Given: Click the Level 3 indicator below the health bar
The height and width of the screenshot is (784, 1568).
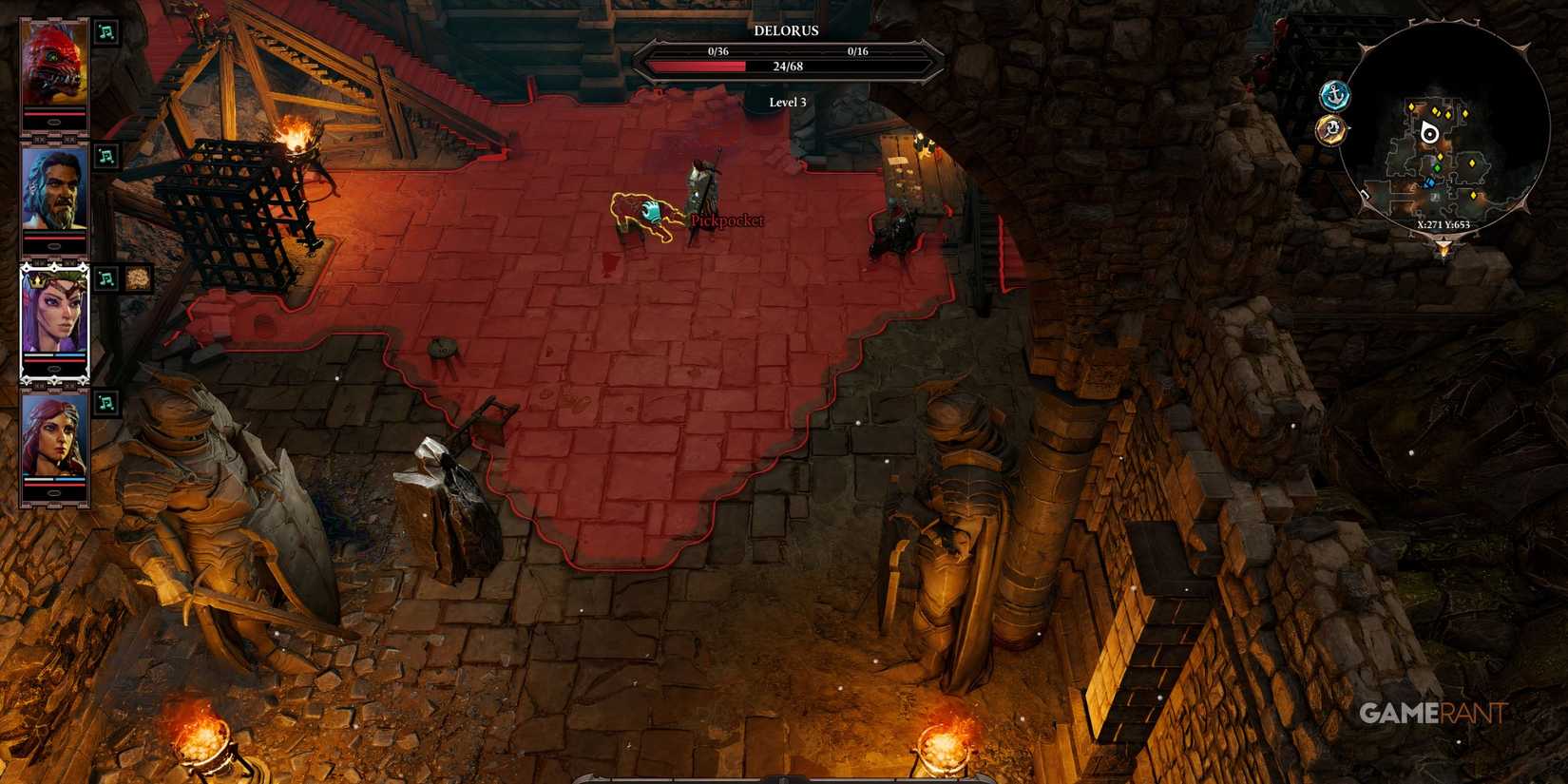Looking at the screenshot, I should point(786,101).
